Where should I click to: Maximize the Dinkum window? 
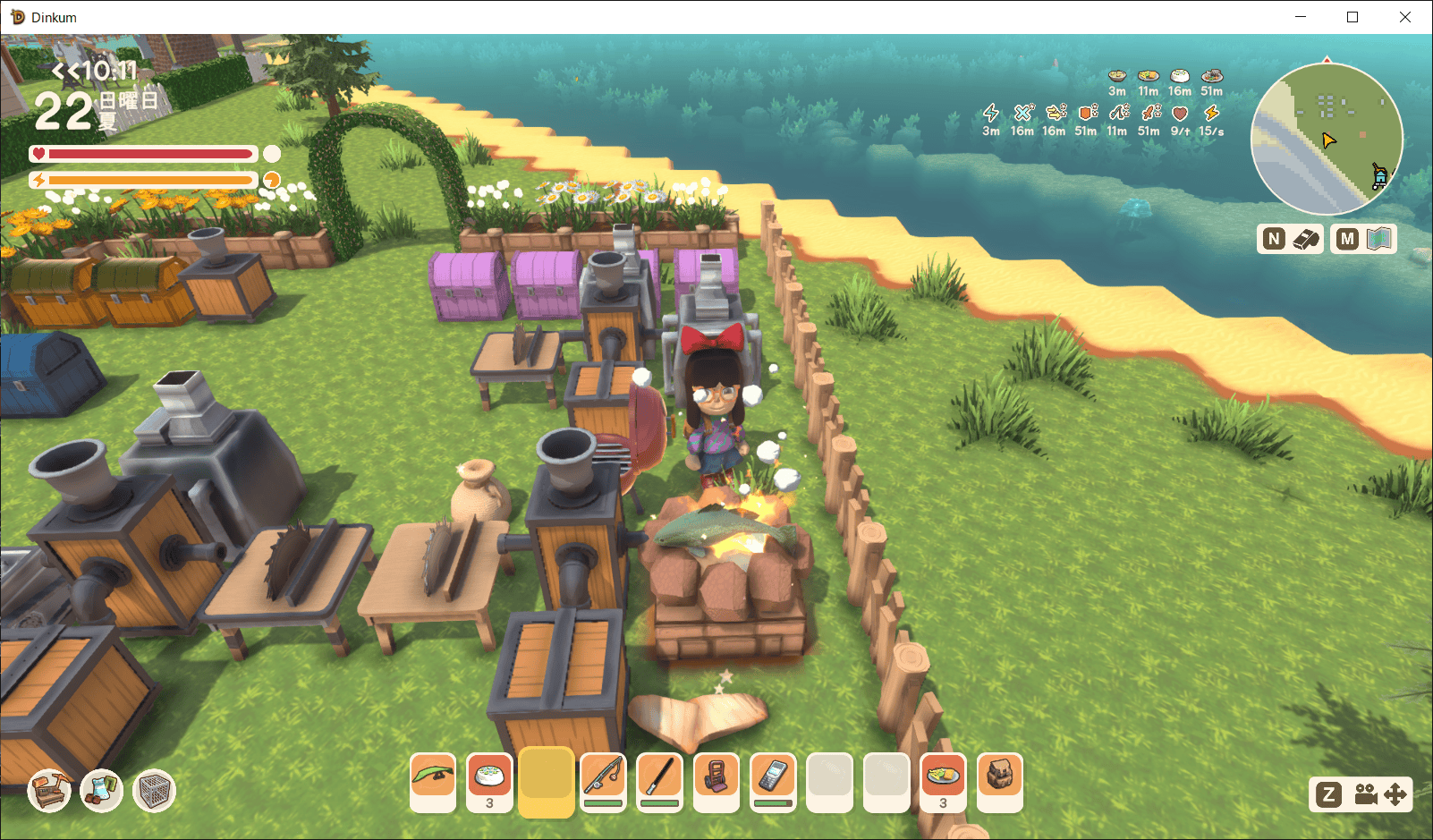pos(1352,17)
